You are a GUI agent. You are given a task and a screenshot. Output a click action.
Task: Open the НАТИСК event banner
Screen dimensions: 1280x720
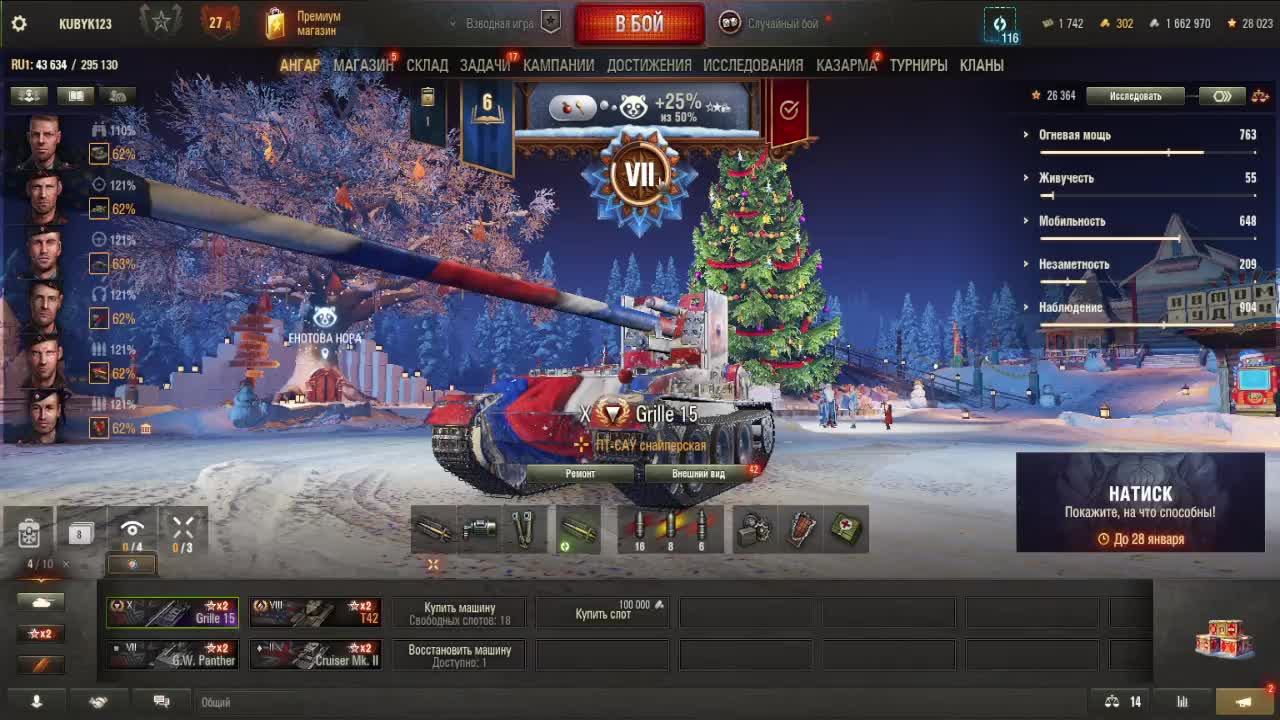click(1140, 503)
